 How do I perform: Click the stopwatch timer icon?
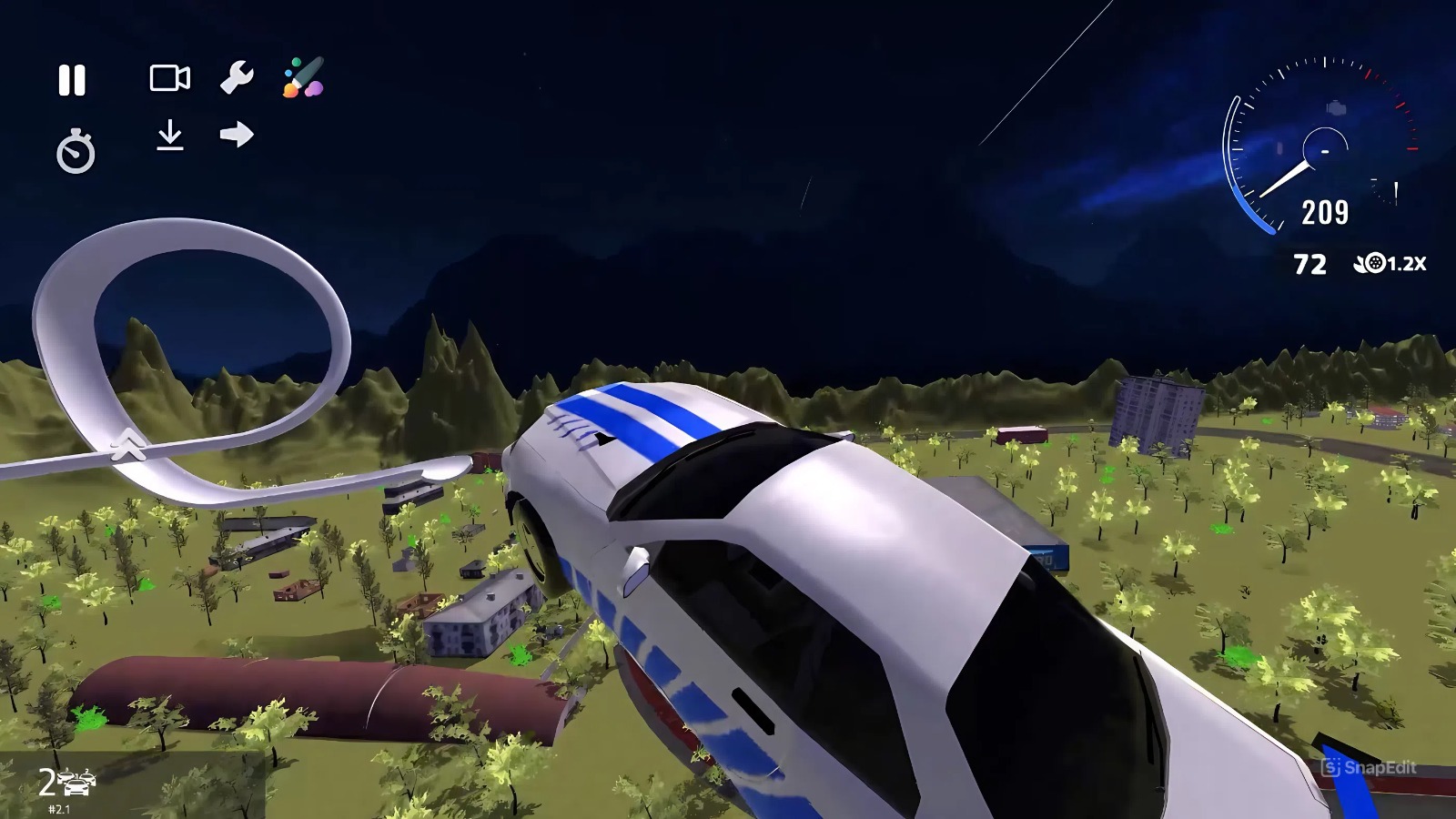point(77,152)
